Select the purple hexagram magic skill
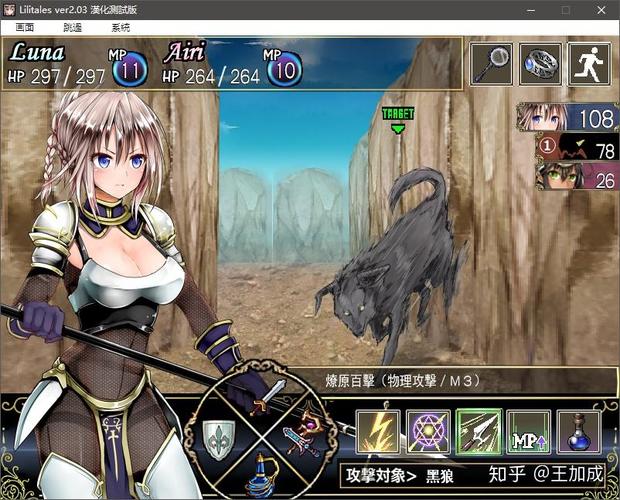This screenshot has width=620, height=500. click(428, 431)
